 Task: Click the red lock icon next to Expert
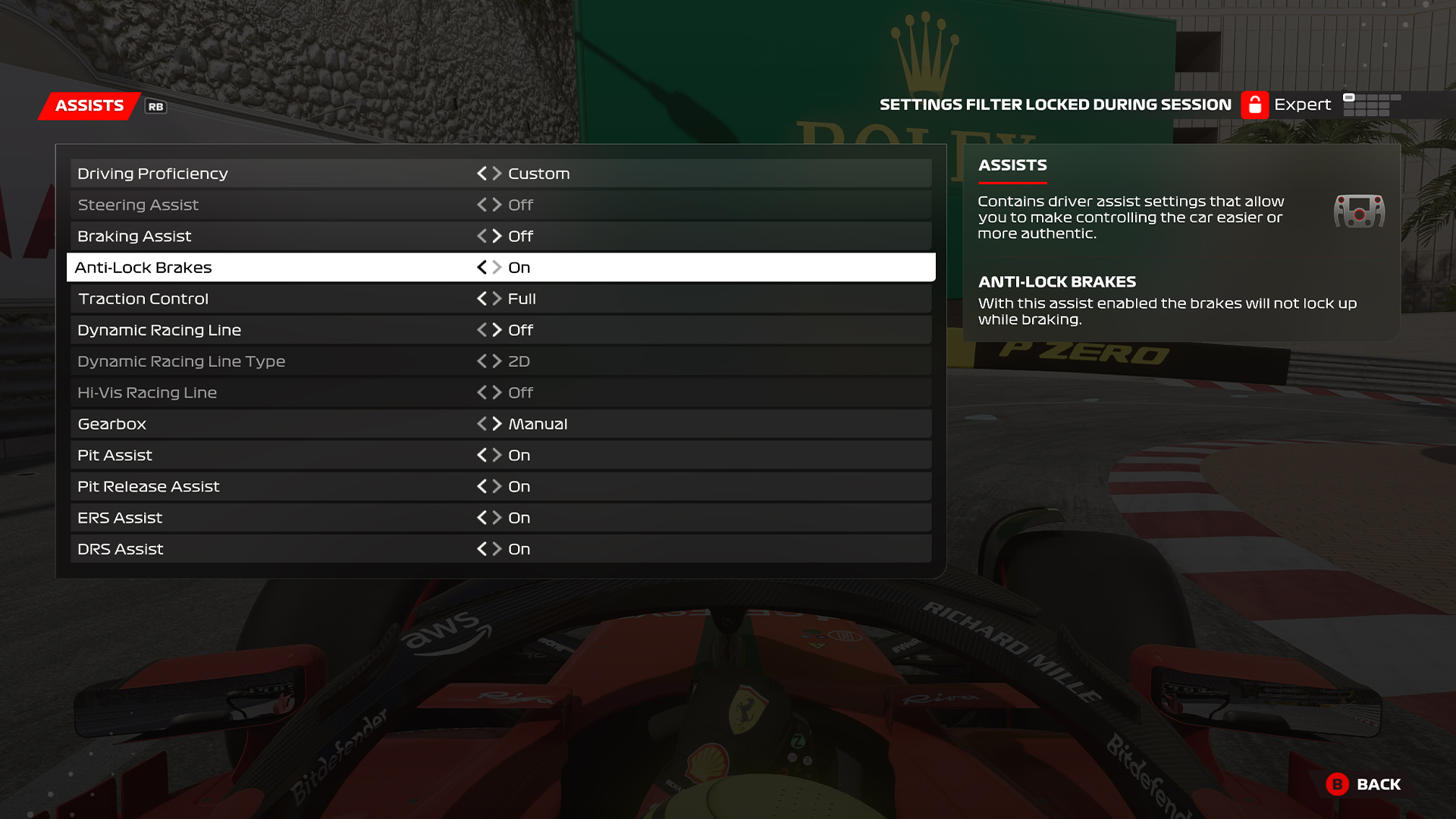pyautogui.click(x=1257, y=105)
